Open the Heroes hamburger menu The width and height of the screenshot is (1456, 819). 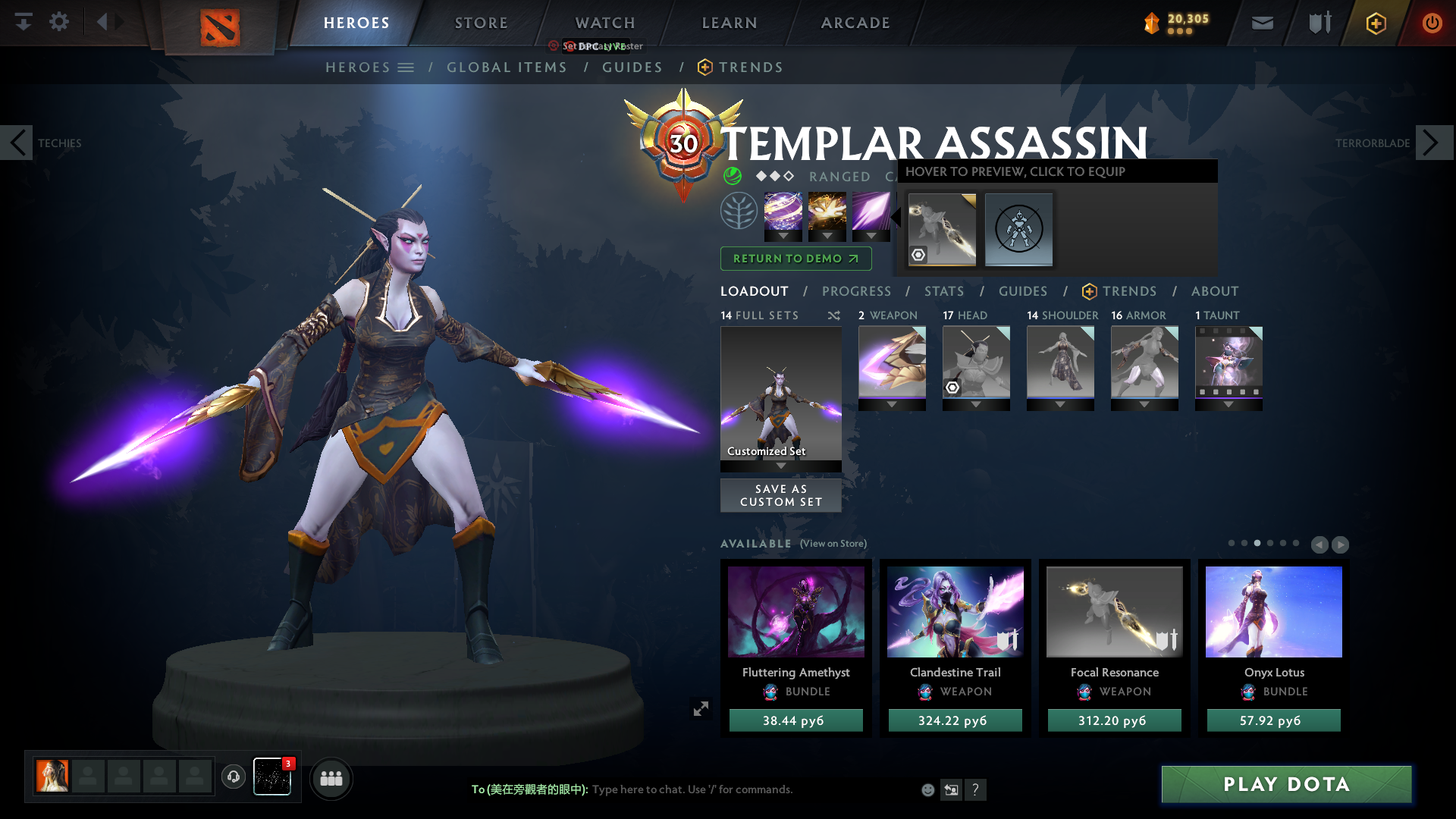click(x=406, y=67)
